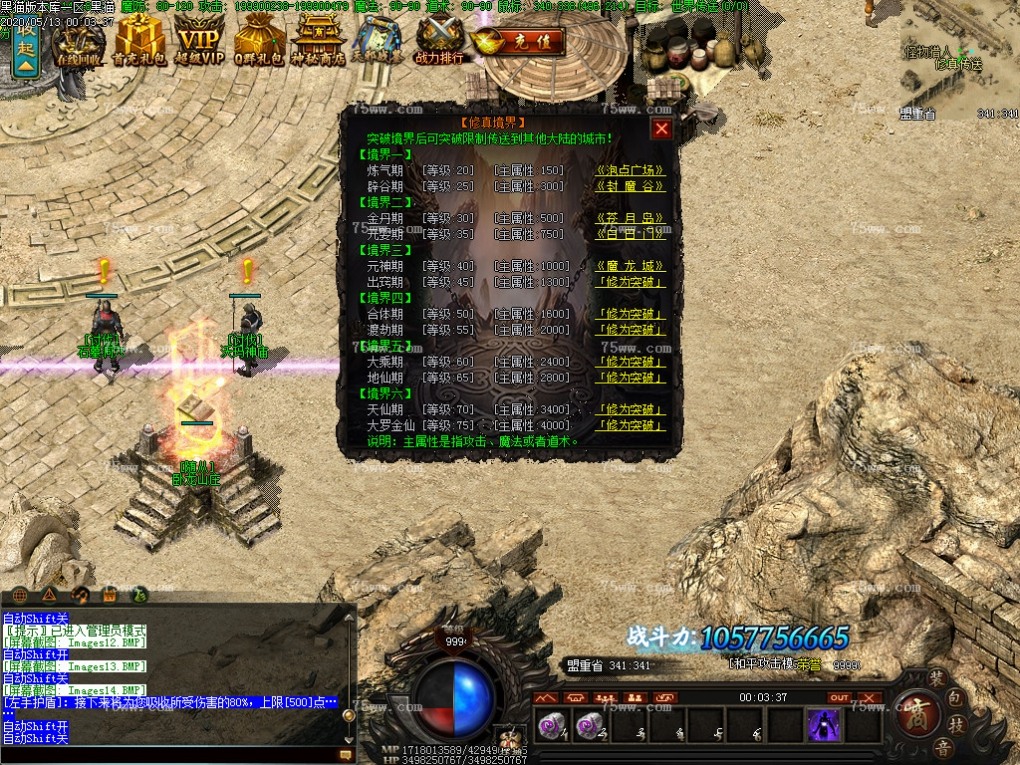
Task: Open the 包 bag inventory button
Action: (956, 696)
